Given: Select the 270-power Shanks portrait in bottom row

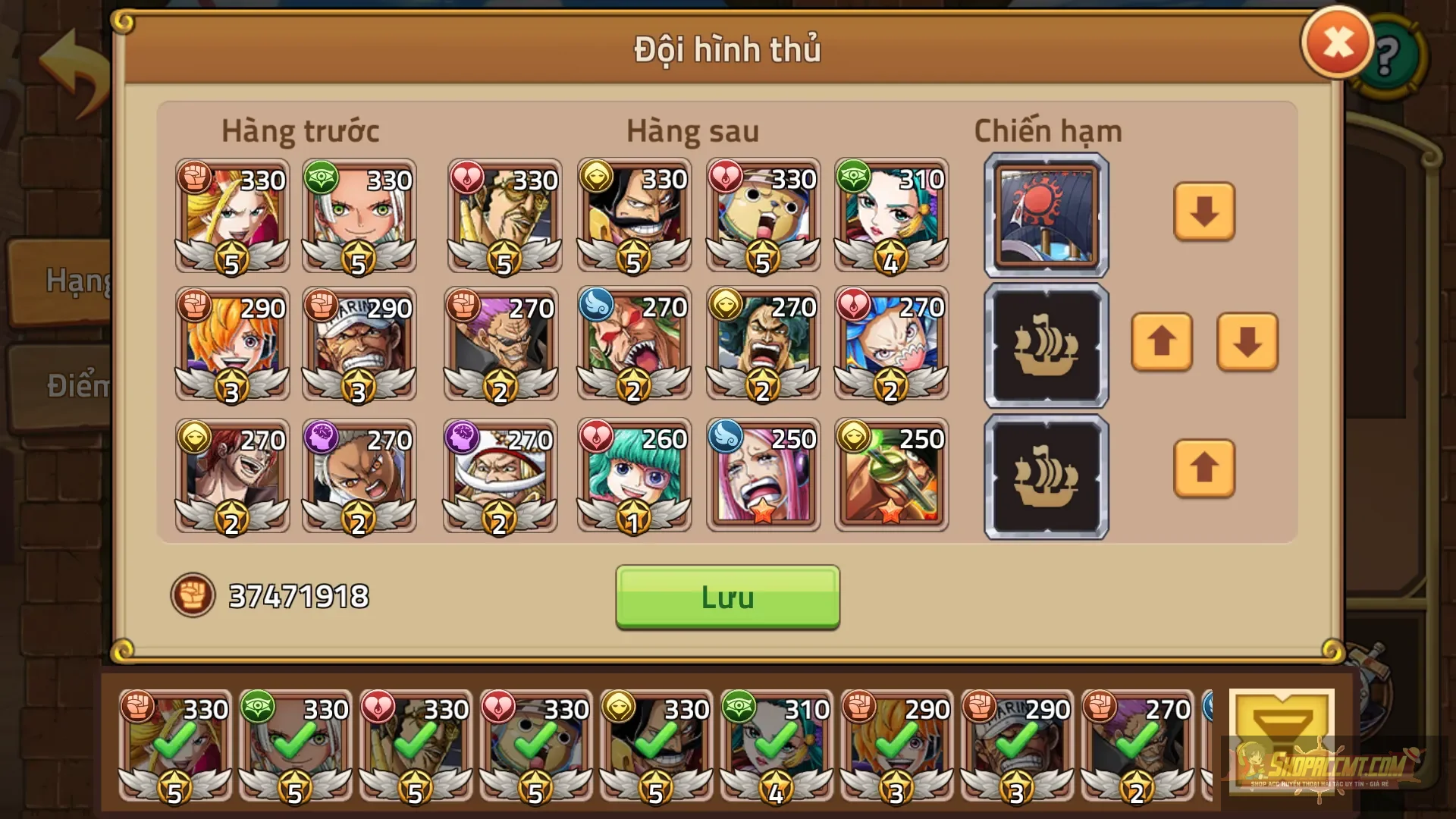Looking at the screenshot, I should click(x=231, y=476).
